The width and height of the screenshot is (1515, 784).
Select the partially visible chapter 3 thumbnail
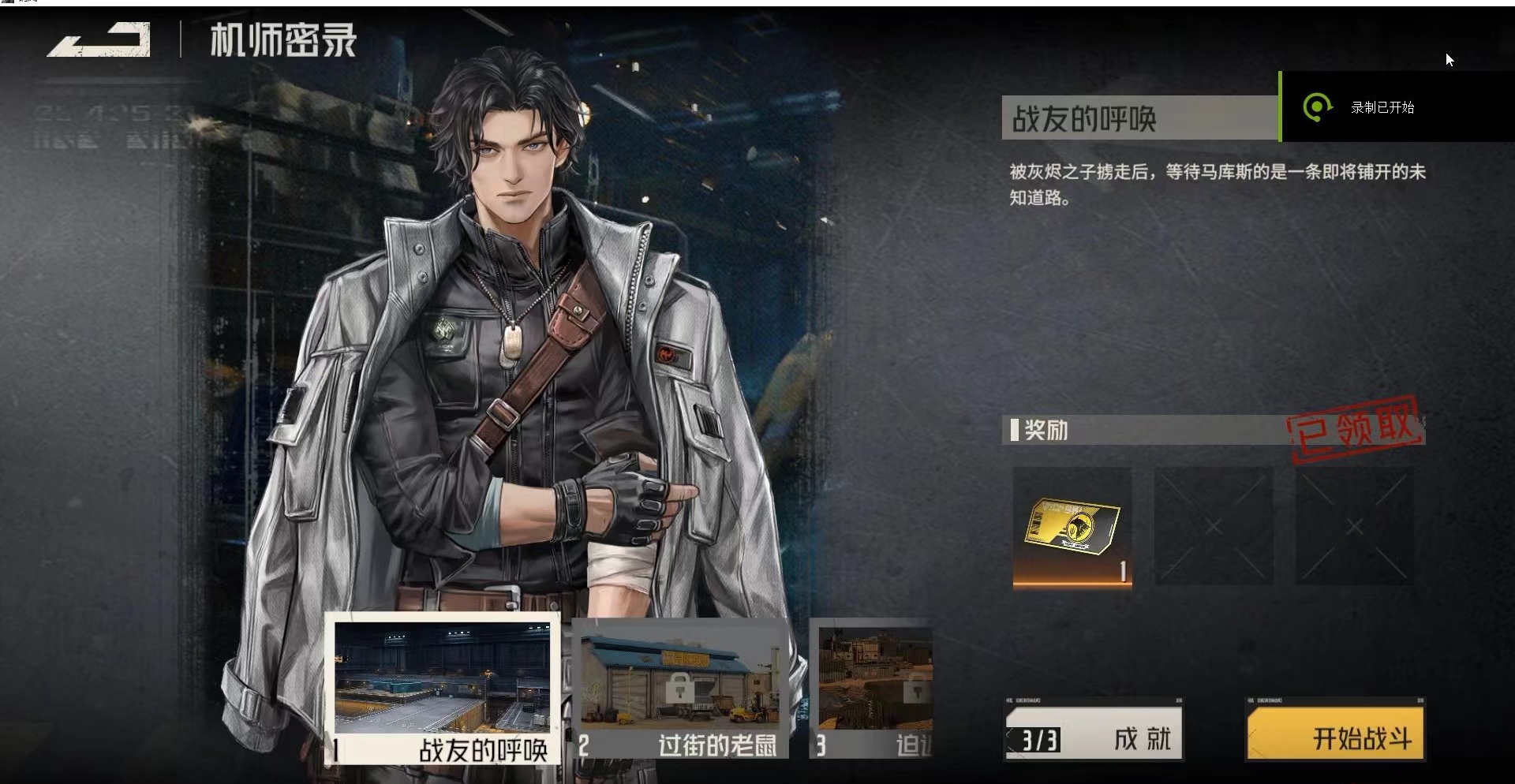(x=873, y=689)
